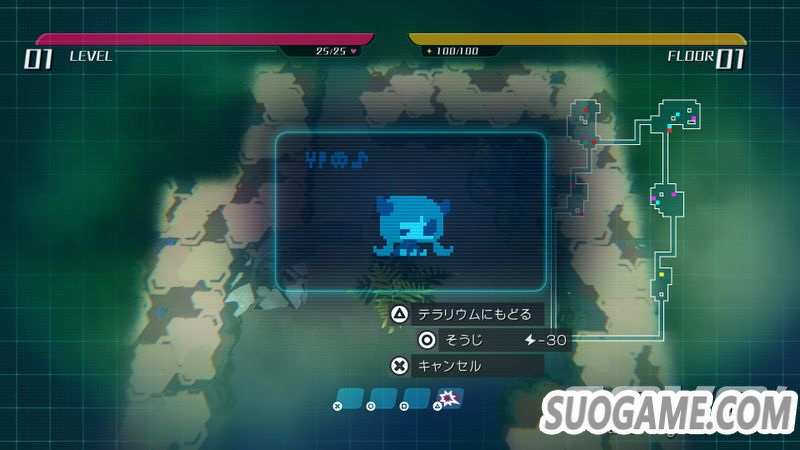Cancel with the キャンセル option

click(x=466, y=366)
